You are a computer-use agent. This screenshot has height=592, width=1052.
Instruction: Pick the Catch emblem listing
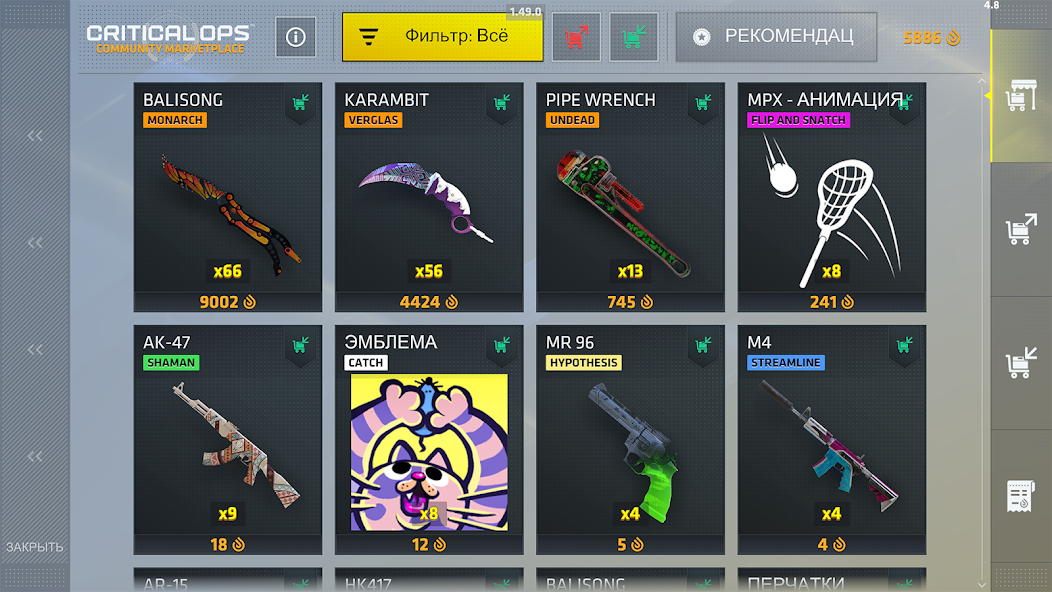[429, 440]
